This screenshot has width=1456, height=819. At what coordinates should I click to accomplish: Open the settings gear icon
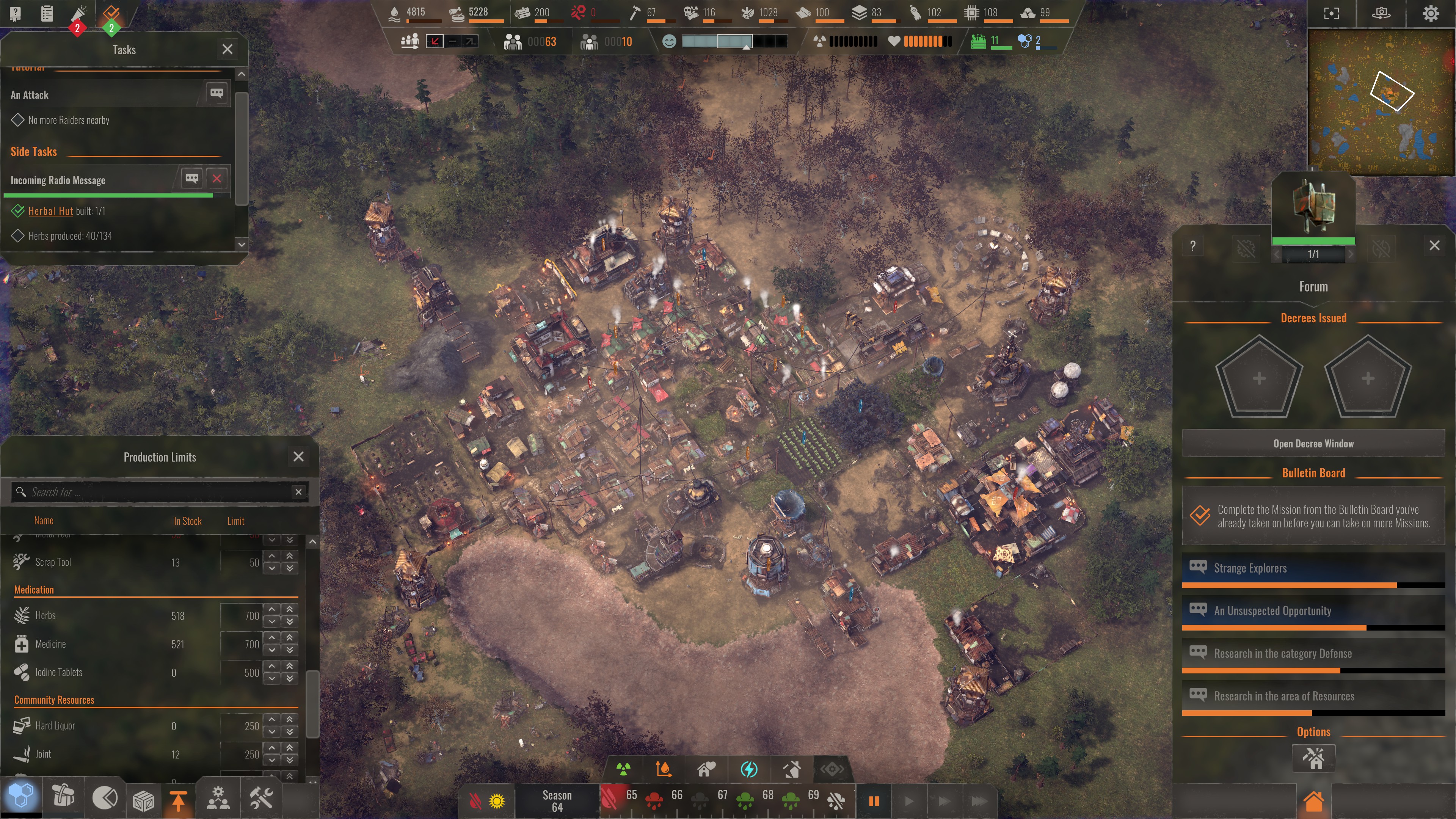click(x=1431, y=14)
